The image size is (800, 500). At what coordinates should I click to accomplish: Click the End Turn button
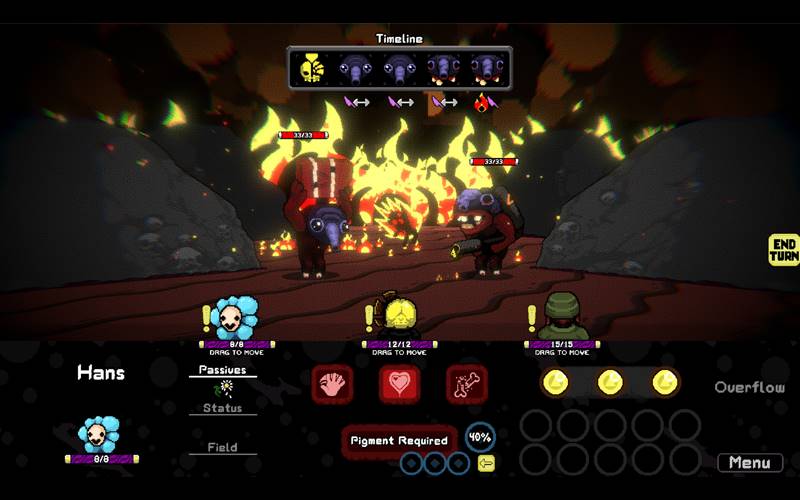pos(784,249)
